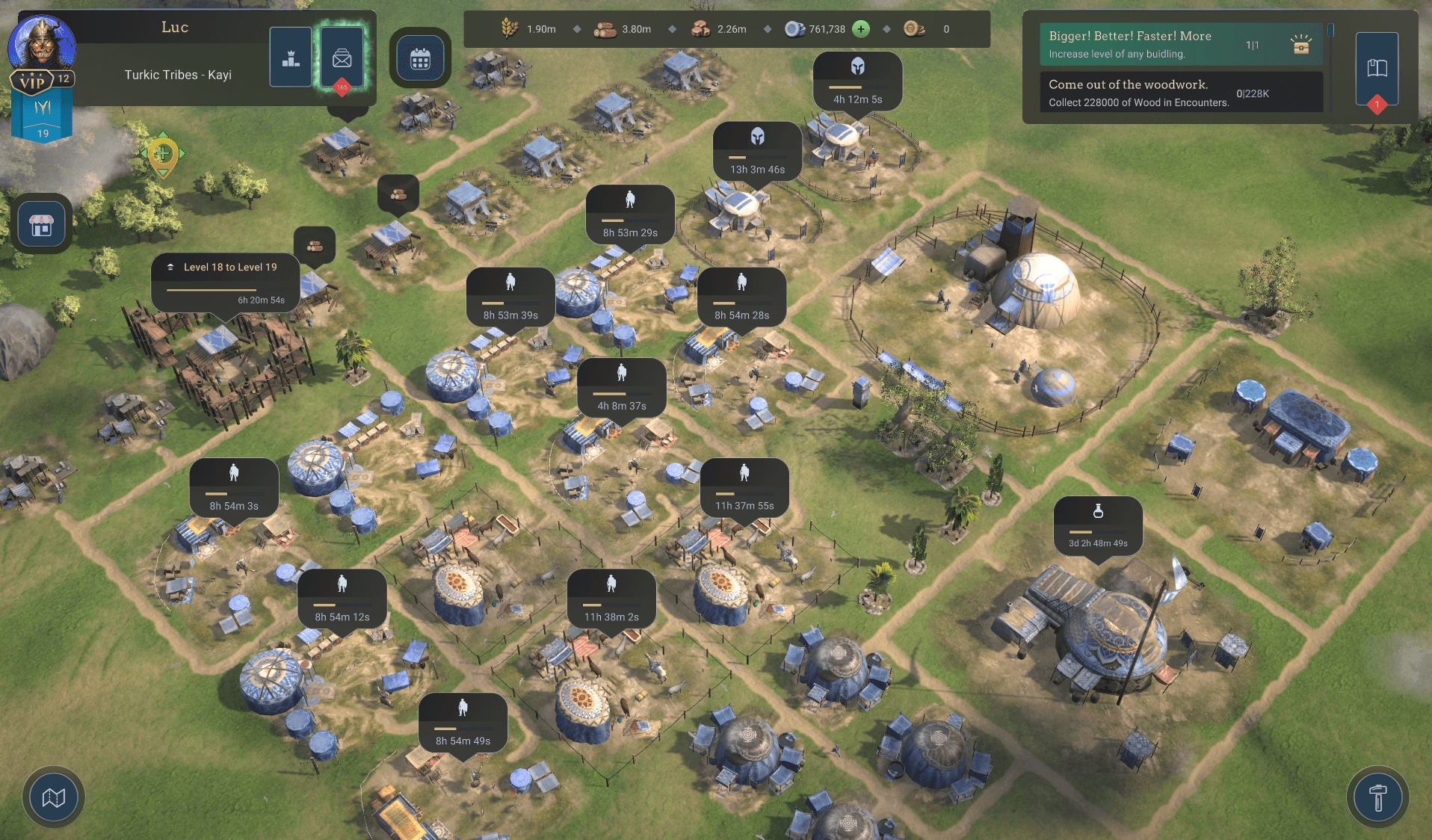
Task: Open the world map button
Action: 53,797
